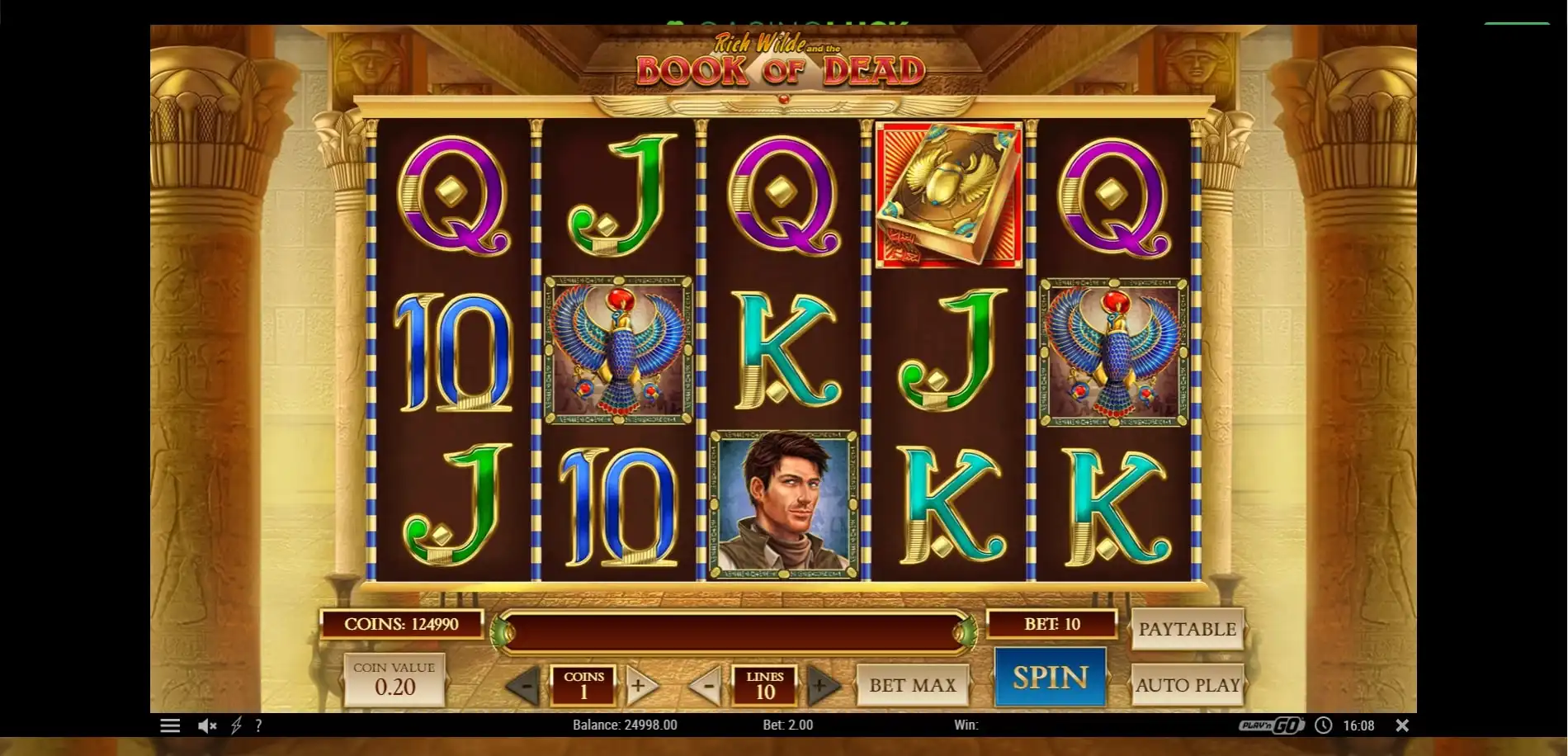Screen dimensions: 1568x756
Task: Open the Paytable
Action: point(1187,629)
